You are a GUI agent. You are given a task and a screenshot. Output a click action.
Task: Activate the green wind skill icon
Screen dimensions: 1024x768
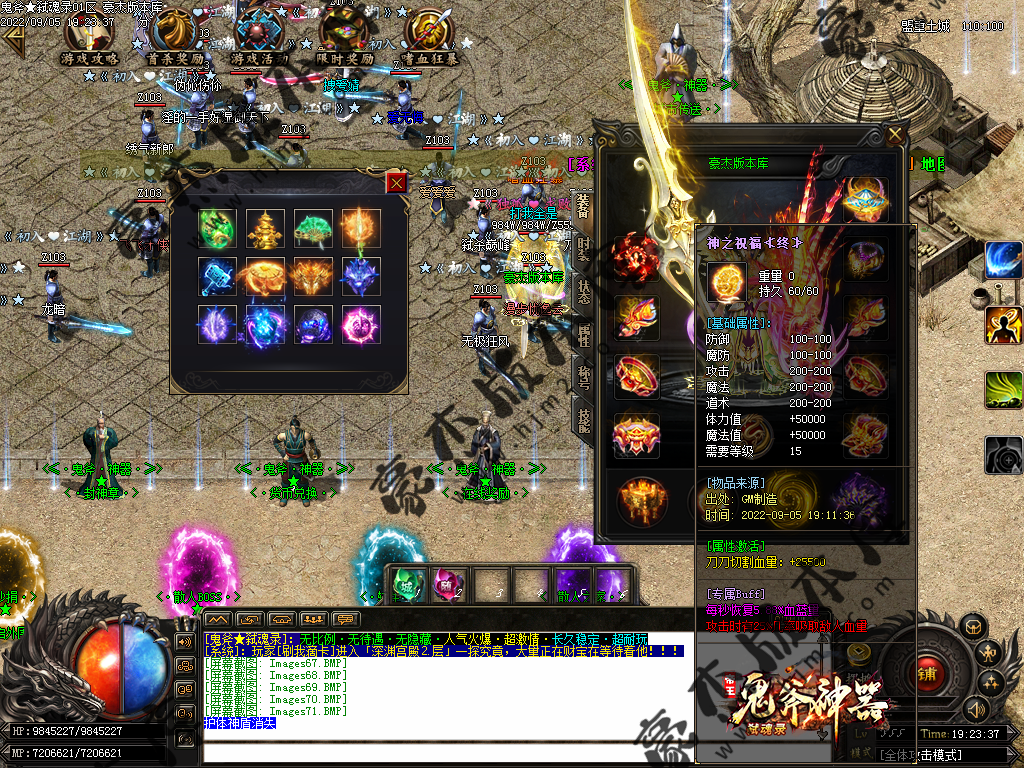point(1003,390)
